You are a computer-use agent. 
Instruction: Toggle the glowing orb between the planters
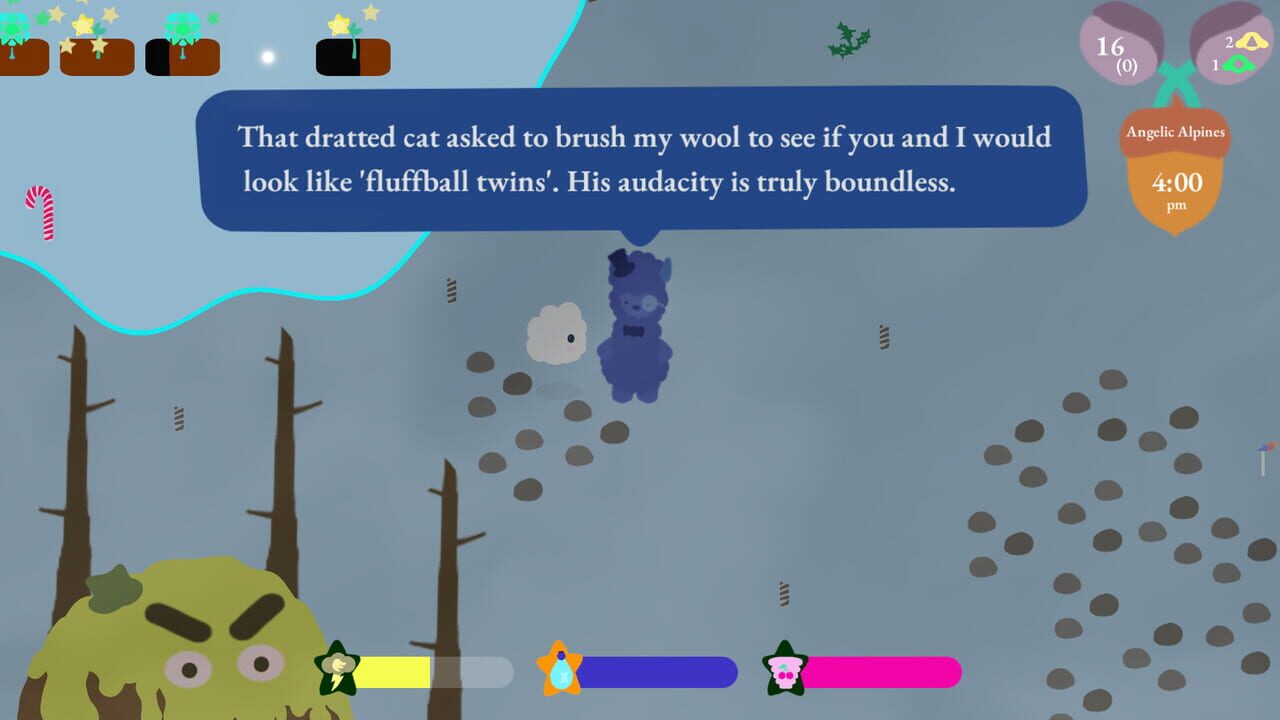pos(266,57)
